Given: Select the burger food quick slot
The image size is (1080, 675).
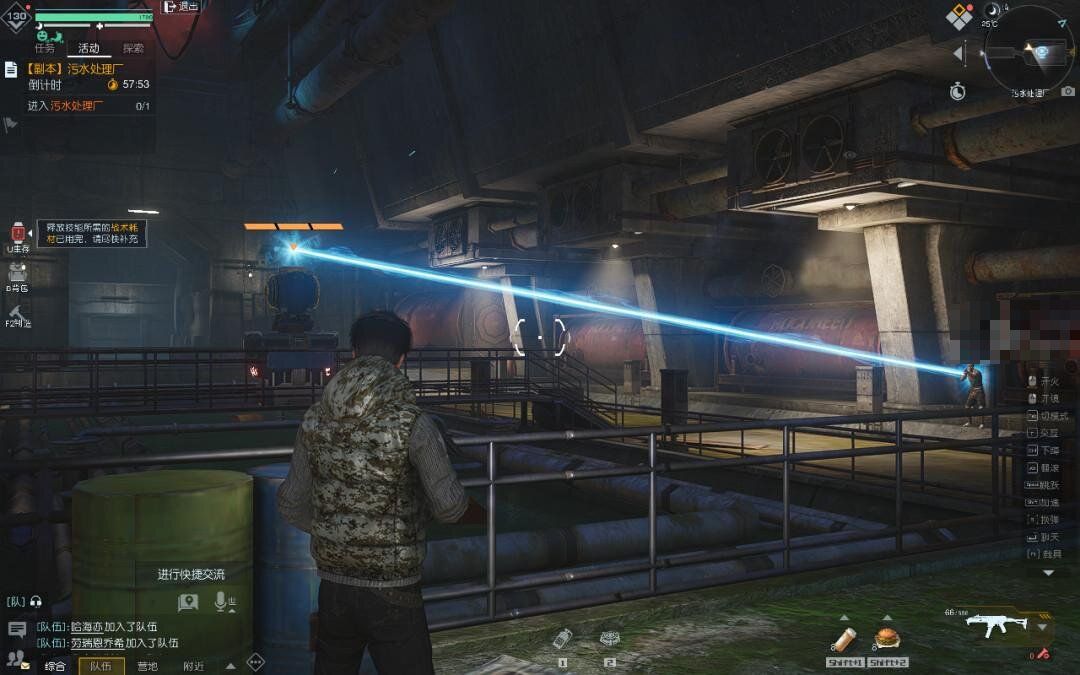Looking at the screenshot, I should point(885,639).
